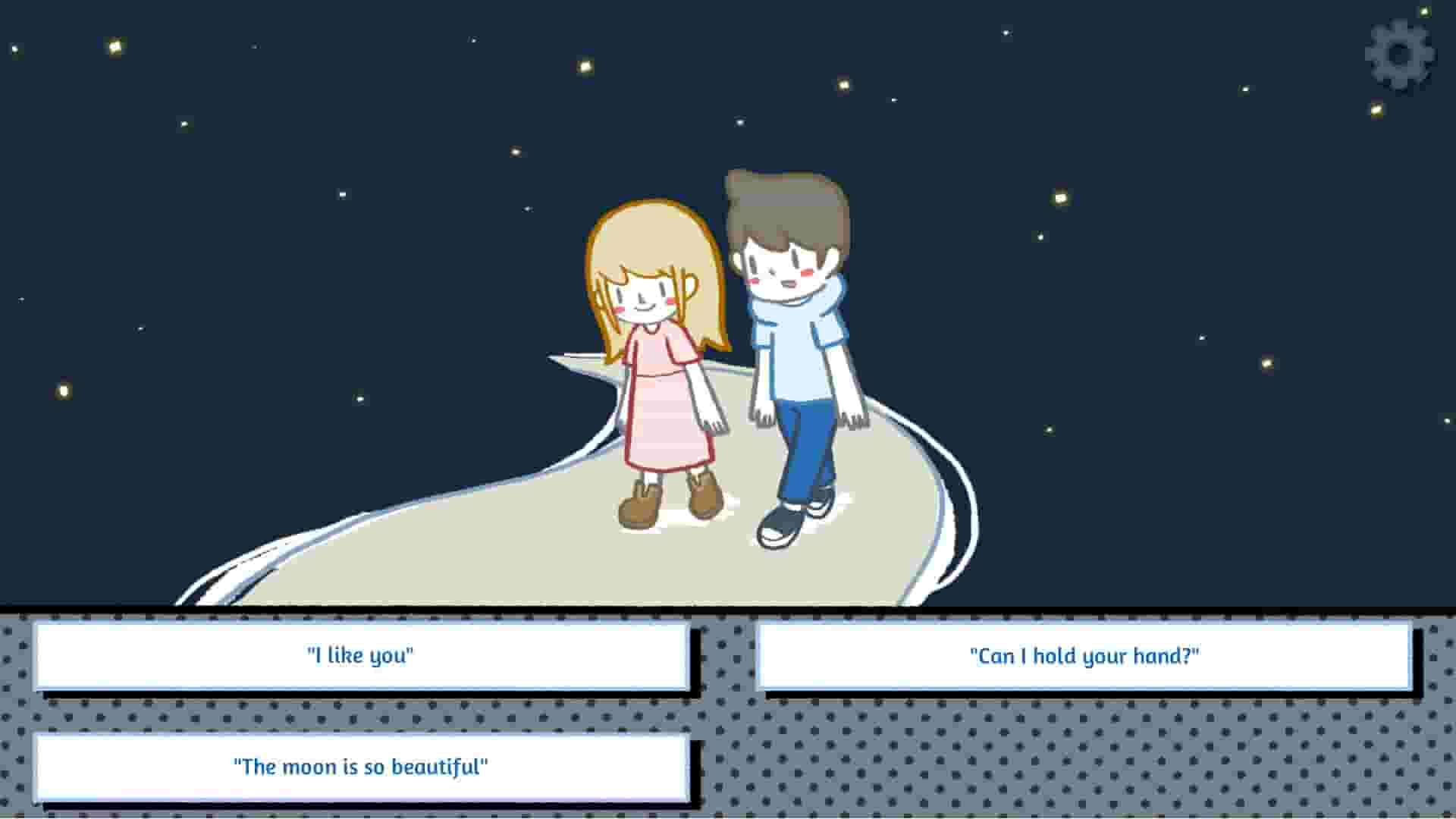The image size is (1456, 819).
Task: Choose the "I like you" dialogue option
Action: tap(360, 657)
